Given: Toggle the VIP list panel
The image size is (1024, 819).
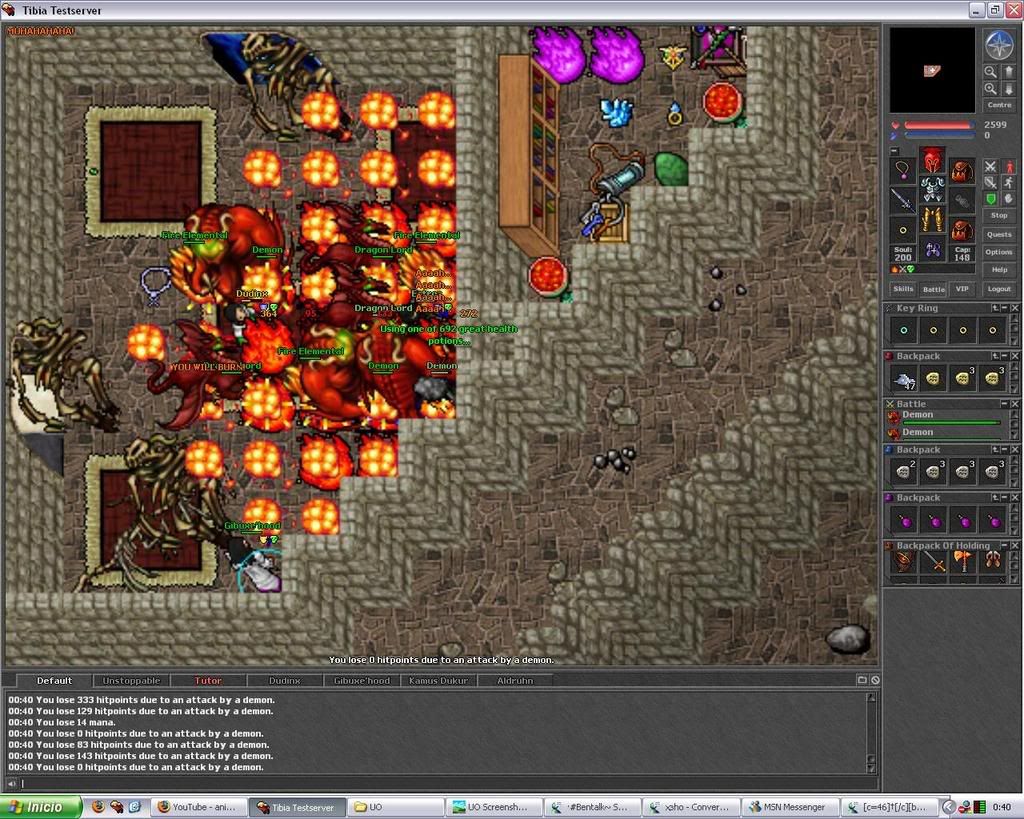Looking at the screenshot, I should tap(962, 289).
